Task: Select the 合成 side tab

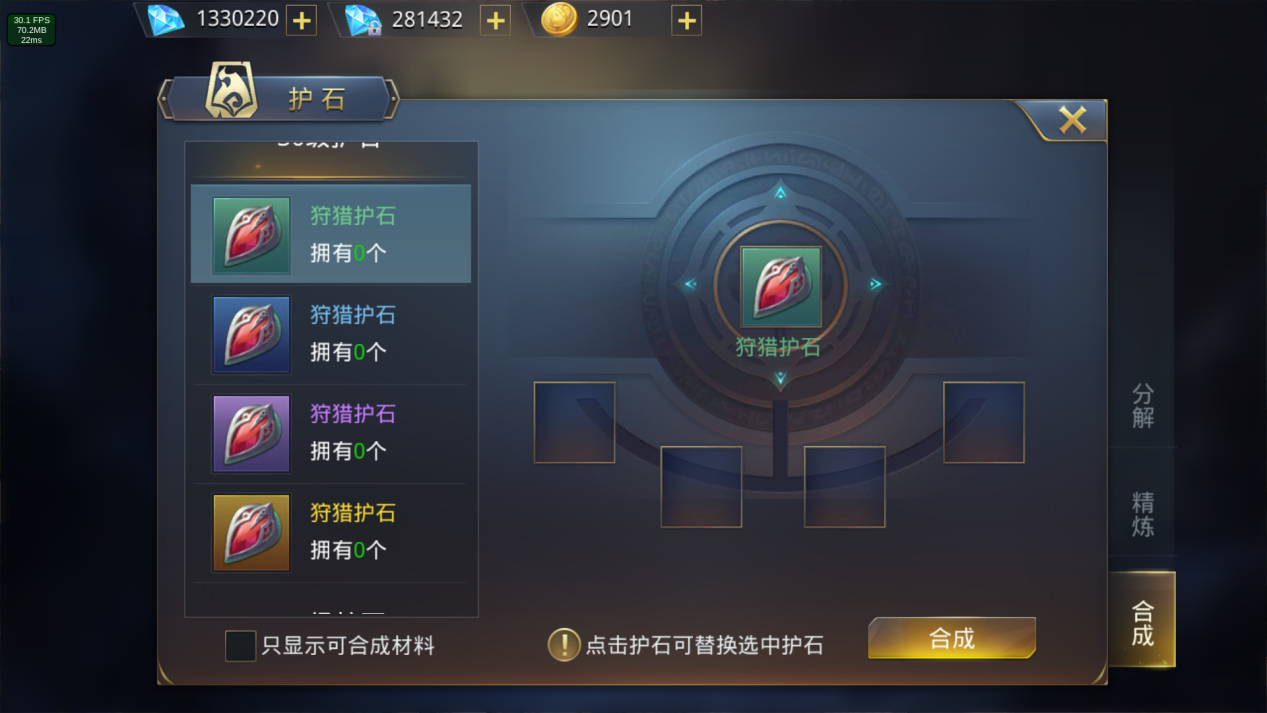Action: pyautogui.click(x=1142, y=622)
